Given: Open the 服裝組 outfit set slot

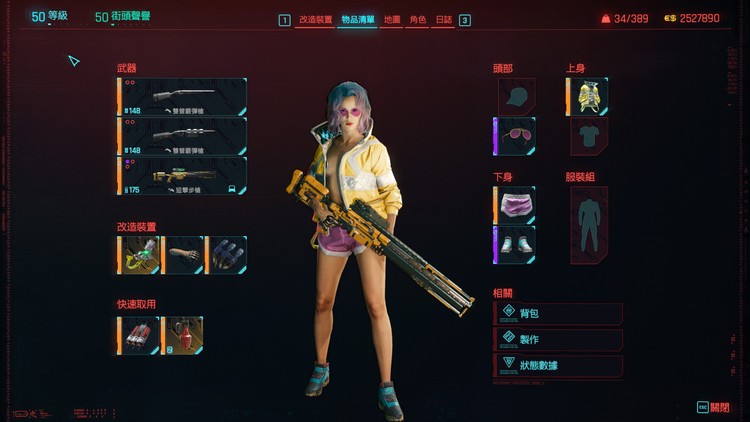Looking at the screenshot, I should (589, 226).
